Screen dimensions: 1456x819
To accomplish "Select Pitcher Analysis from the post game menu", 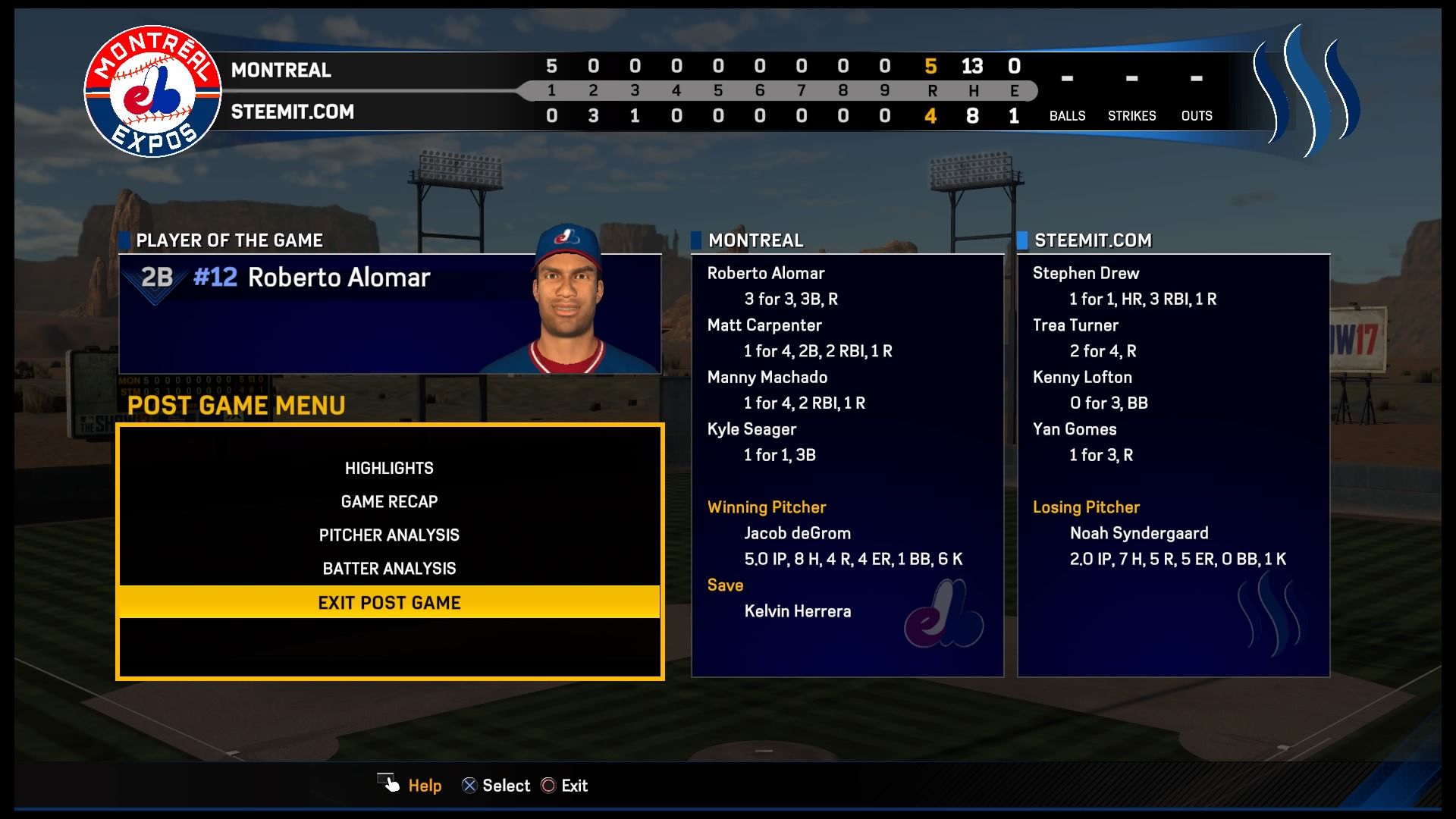I will point(389,535).
